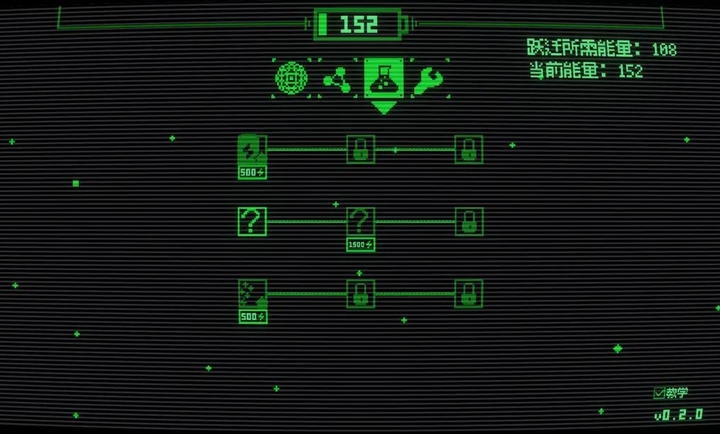Select the sparkle upgrade costing 500
The image size is (720, 434).
(252, 295)
